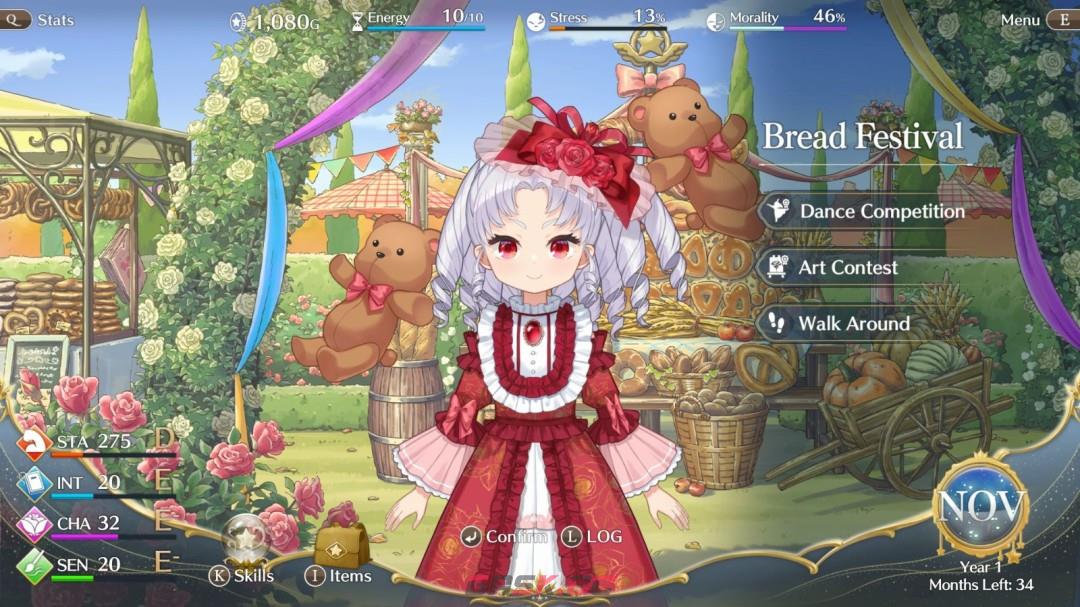Viewport: 1080px width, 607px height.
Task: Click the Confirm button
Action: (x=505, y=537)
